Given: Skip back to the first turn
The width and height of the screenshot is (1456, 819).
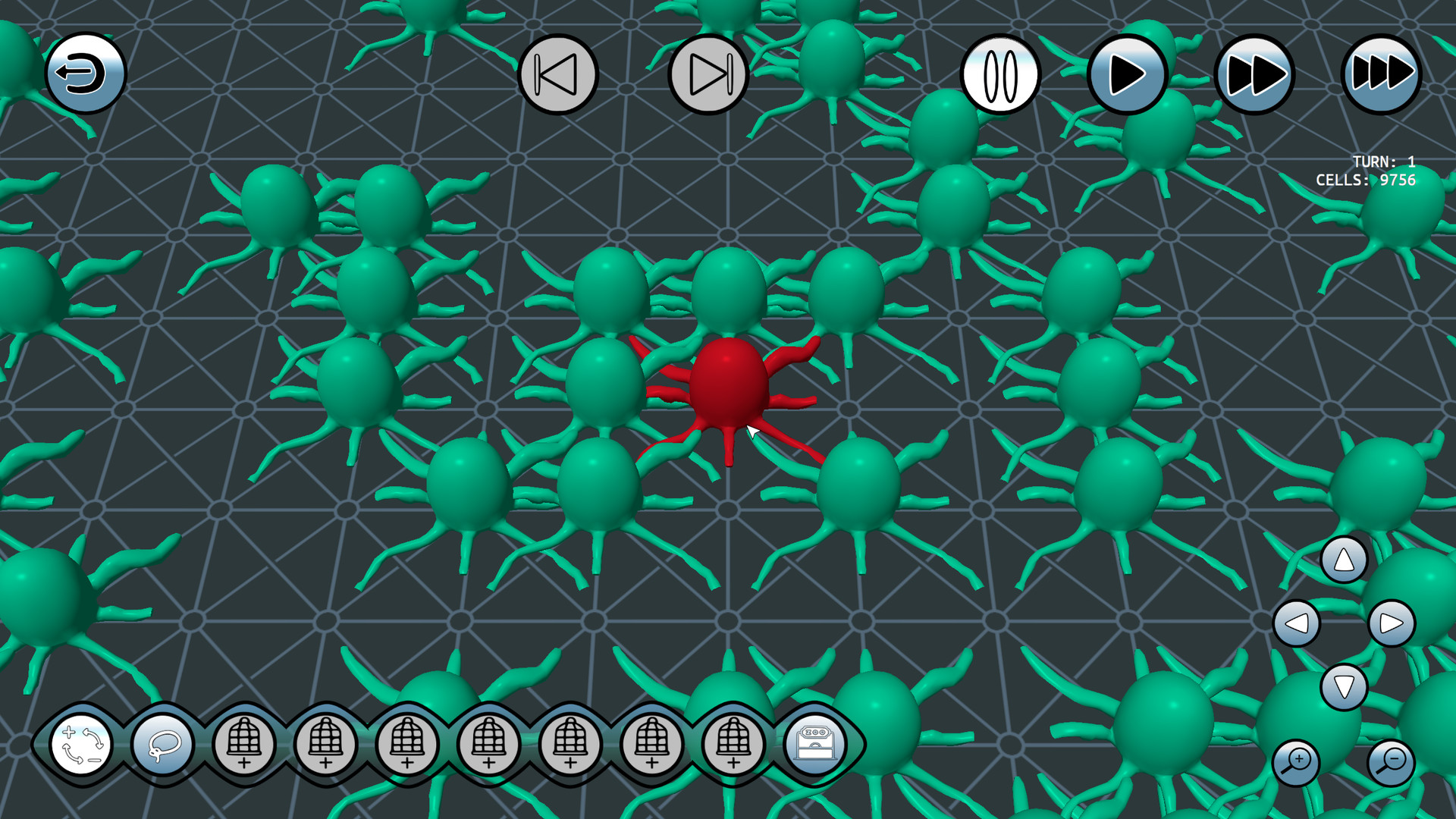Looking at the screenshot, I should (559, 73).
